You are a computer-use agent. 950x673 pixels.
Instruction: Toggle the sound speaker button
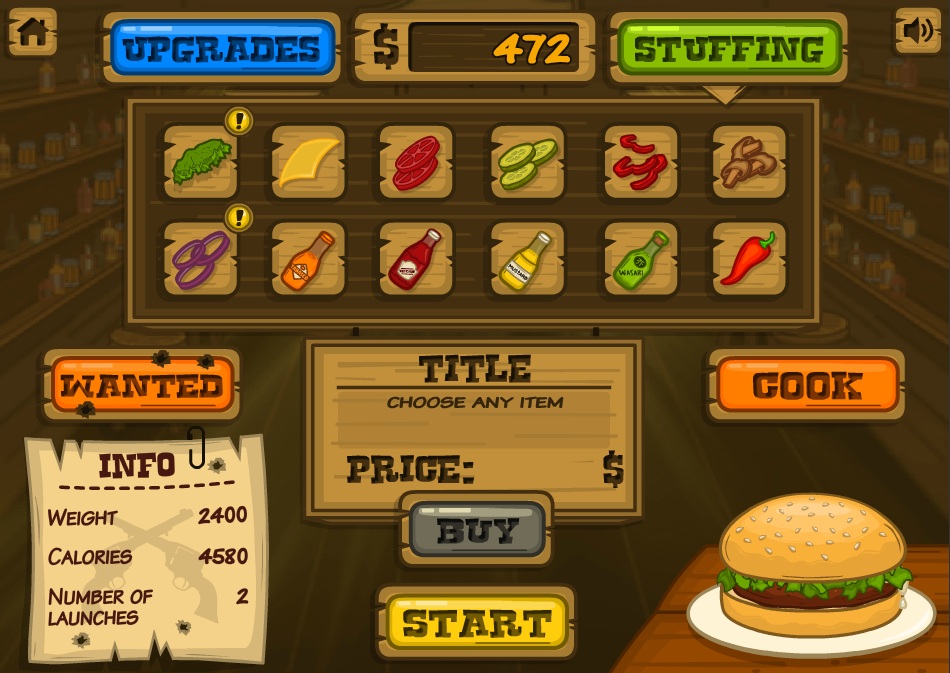point(917,31)
